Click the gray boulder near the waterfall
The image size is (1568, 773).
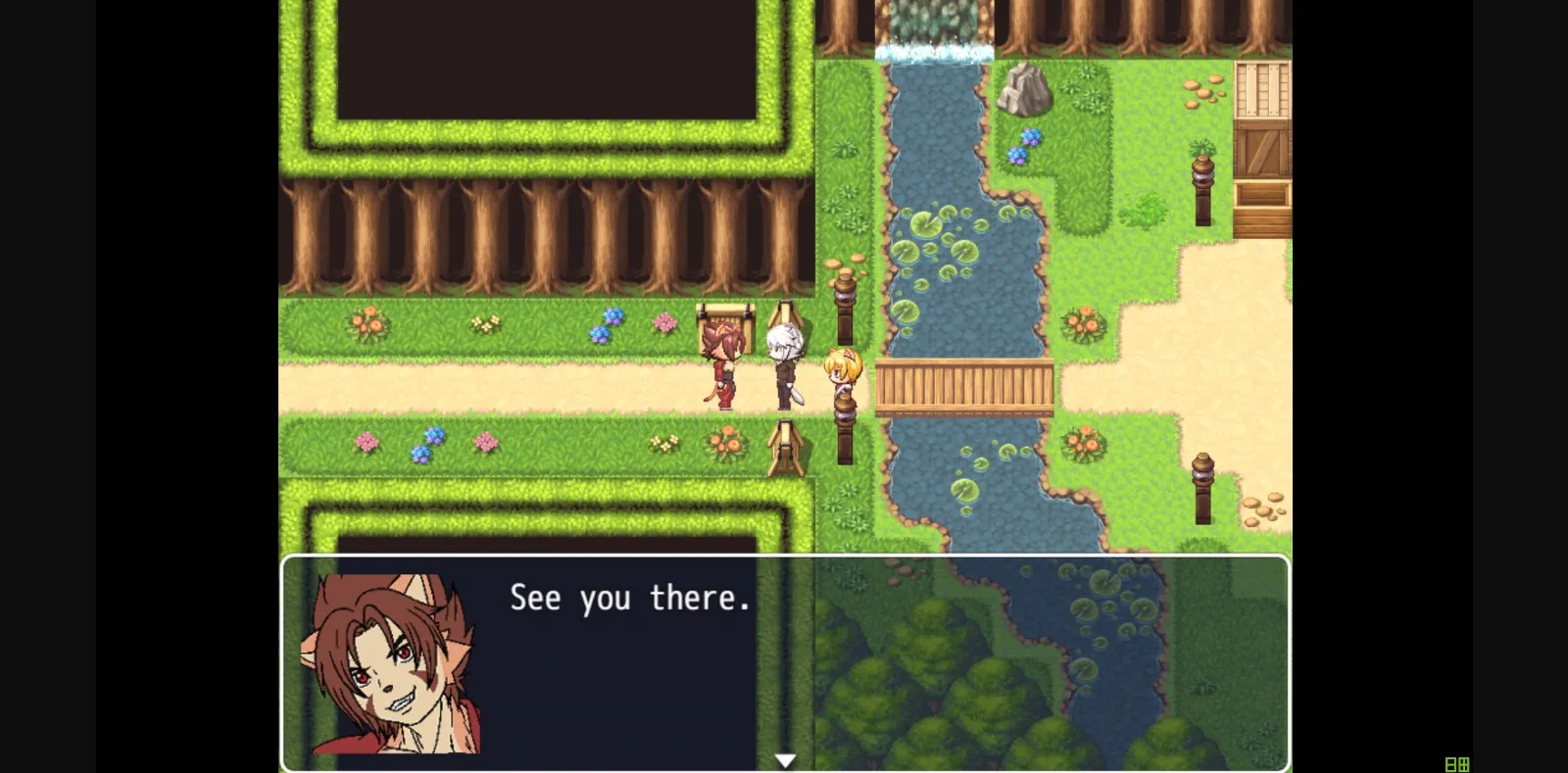point(1026,90)
